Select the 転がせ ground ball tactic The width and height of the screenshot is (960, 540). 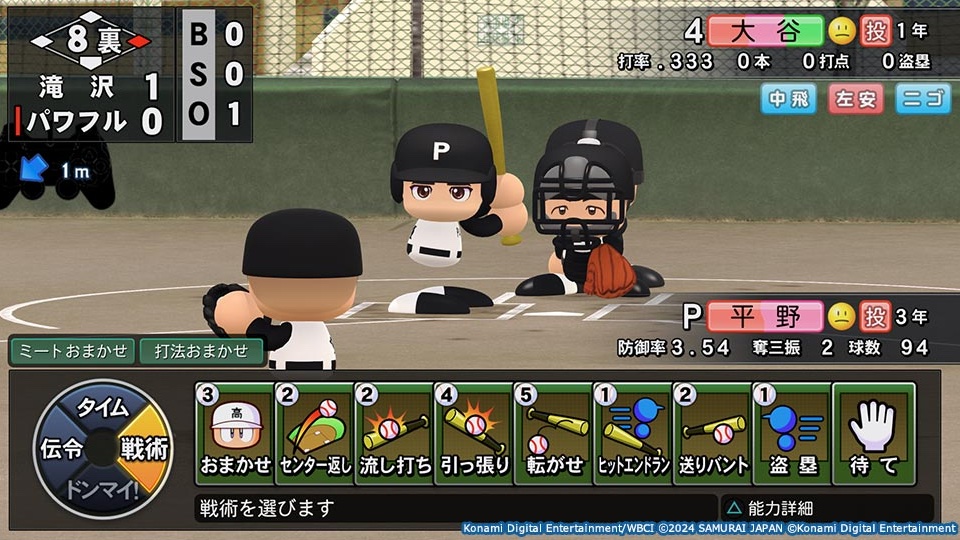[553, 434]
